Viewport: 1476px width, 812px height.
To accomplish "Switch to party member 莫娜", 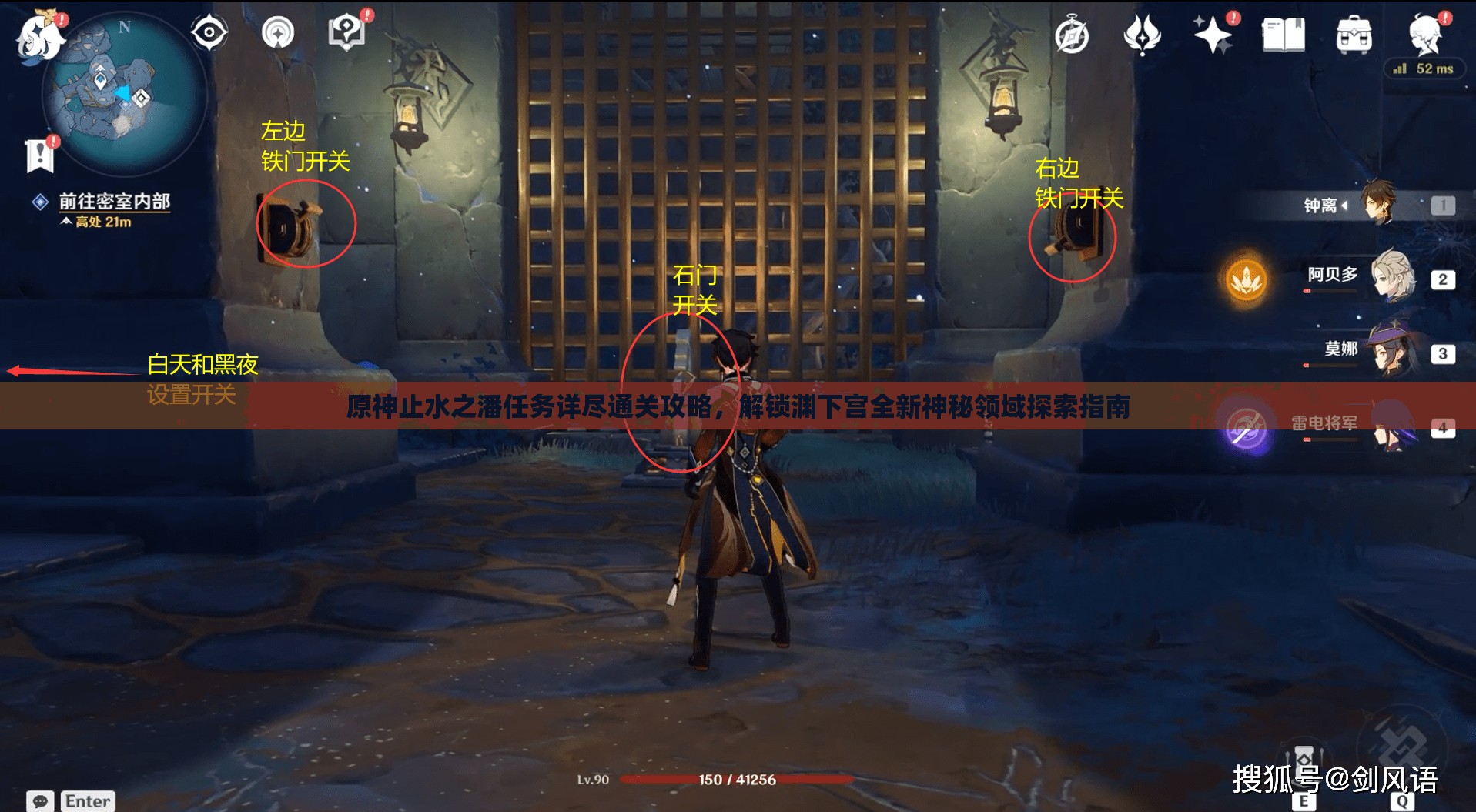I will (1392, 352).
